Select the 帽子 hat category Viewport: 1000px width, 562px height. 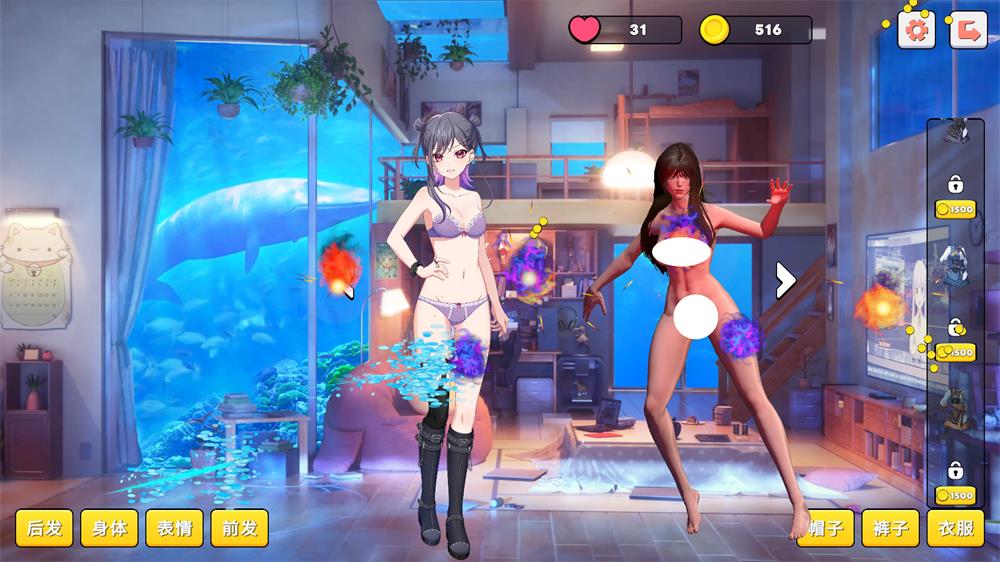(x=825, y=528)
